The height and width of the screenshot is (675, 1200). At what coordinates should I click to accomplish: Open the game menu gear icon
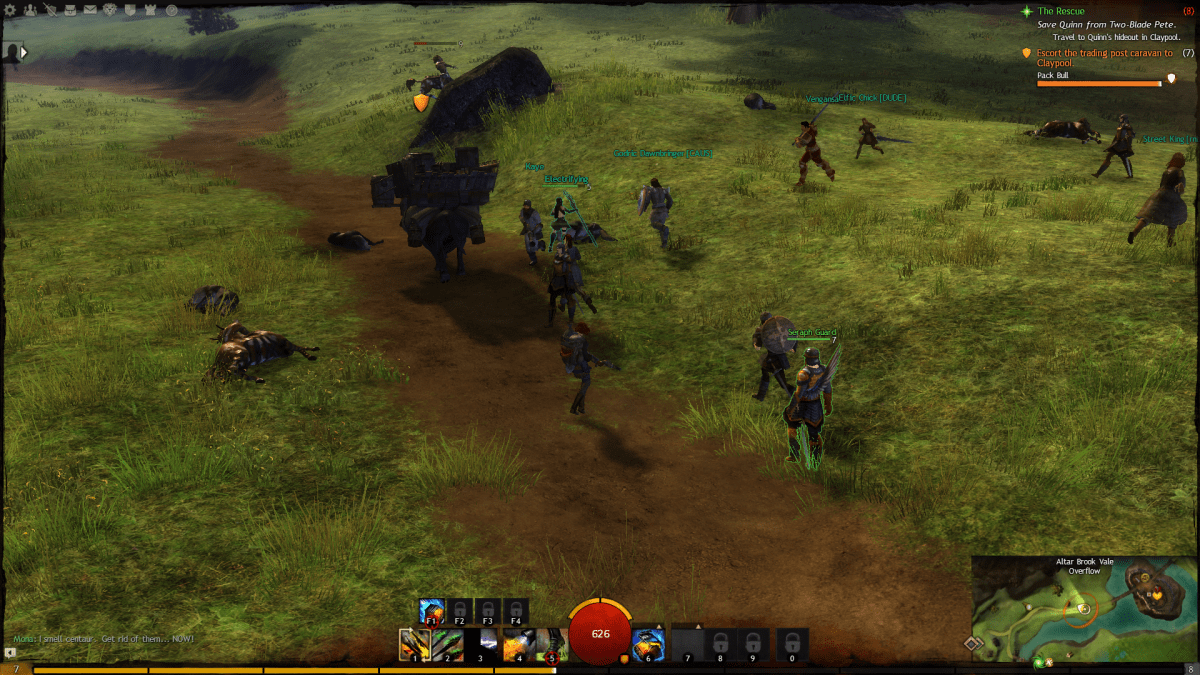pos(11,10)
